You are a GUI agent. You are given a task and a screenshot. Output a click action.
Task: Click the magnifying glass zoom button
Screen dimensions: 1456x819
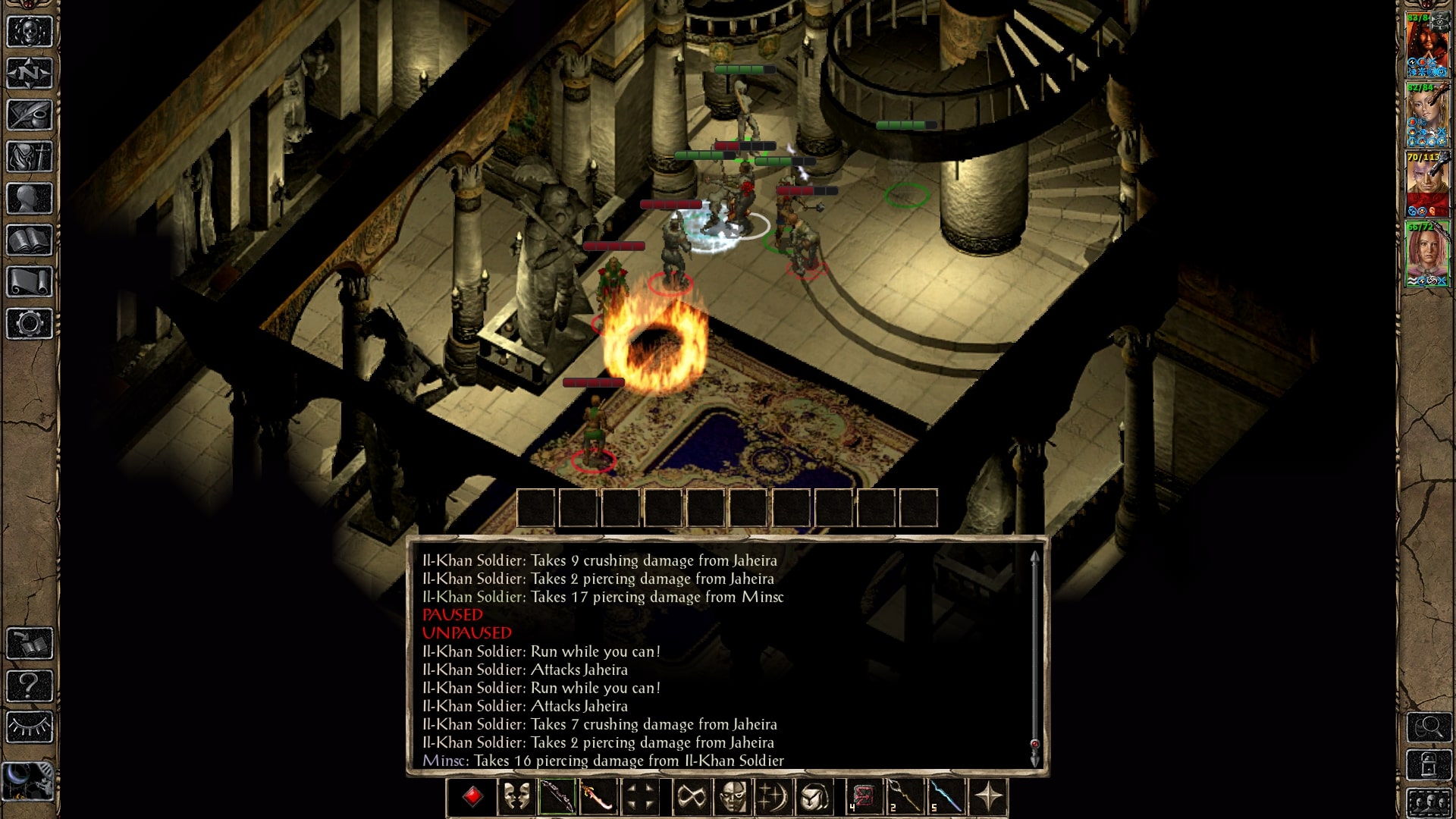coord(1429,727)
